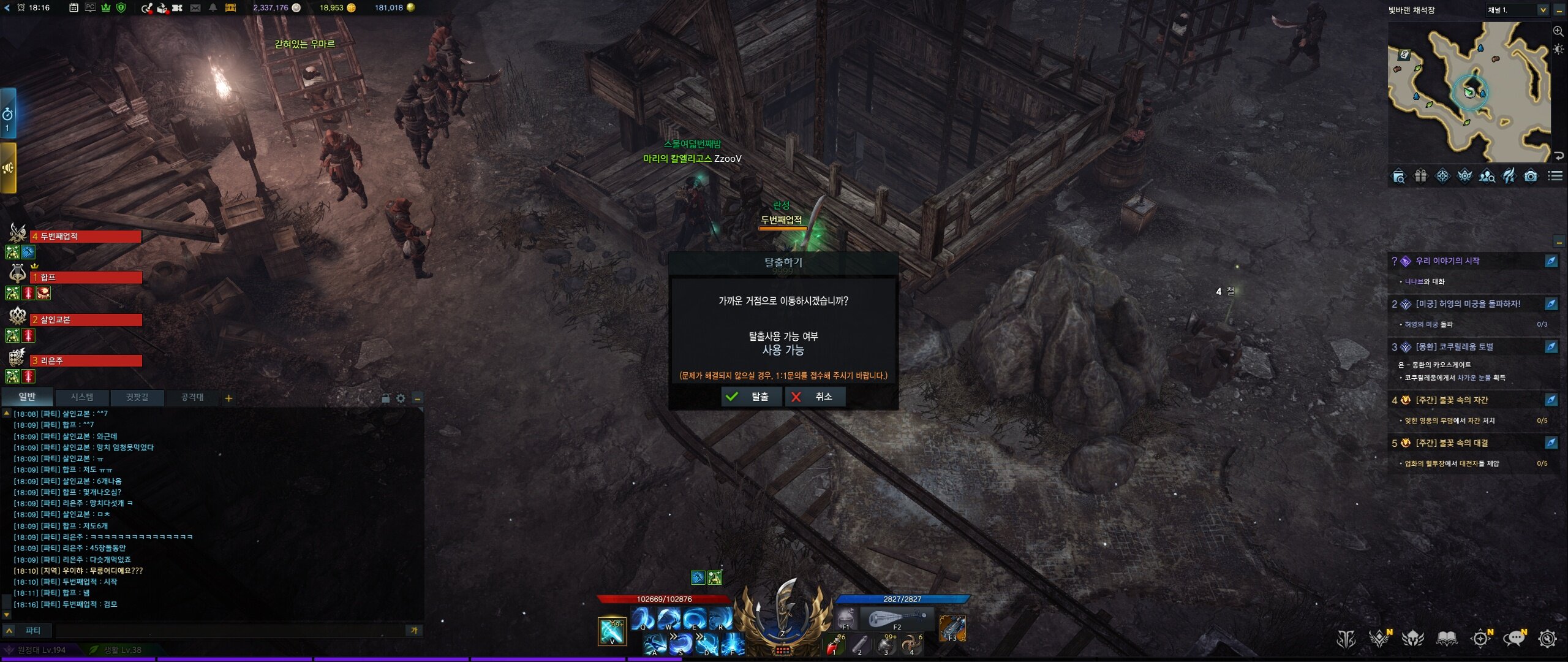Select party member 살인교본 frame
Viewport: 1568px width, 662px height.
(x=86, y=320)
